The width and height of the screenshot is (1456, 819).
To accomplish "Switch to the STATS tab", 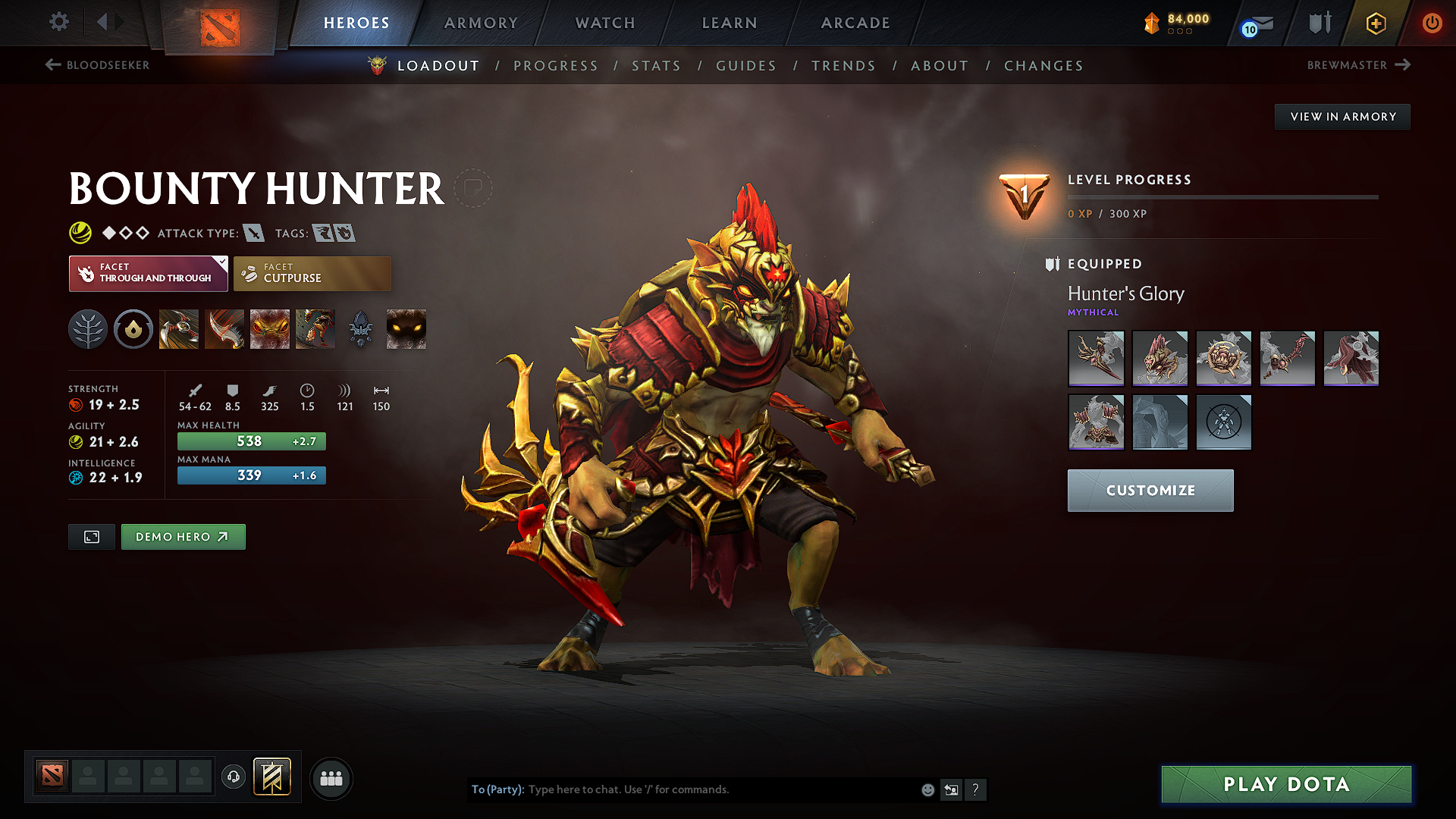I will 656,66.
